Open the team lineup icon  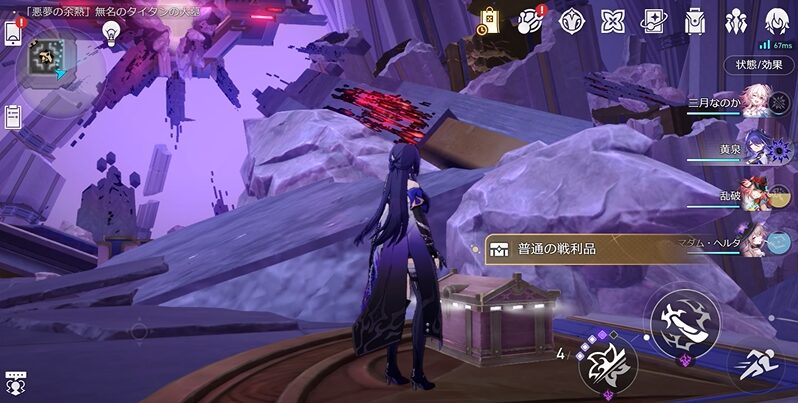click(736, 20)
